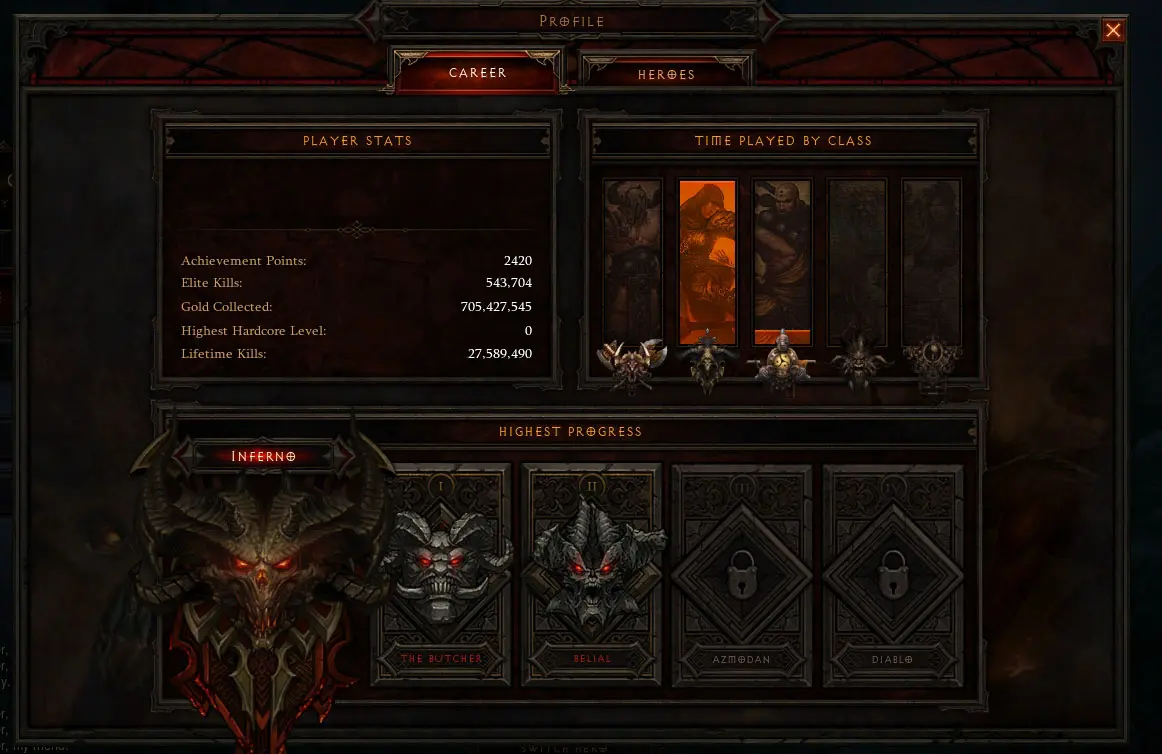Open the Heroes tab
Viewport: 1162px width, 754px height.
coord(666,74)
